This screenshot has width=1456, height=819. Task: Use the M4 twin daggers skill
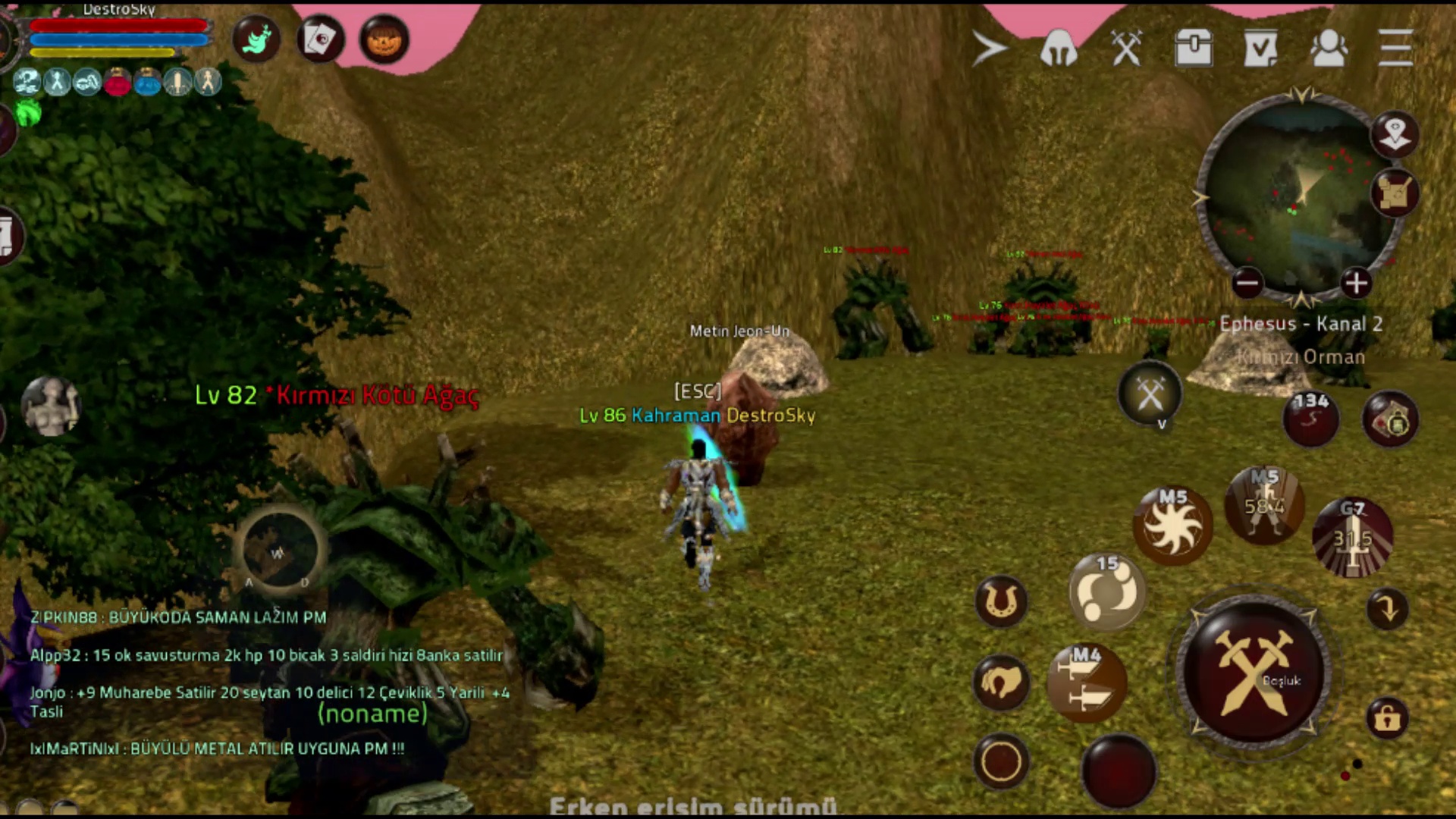(x=1087, y=683)
